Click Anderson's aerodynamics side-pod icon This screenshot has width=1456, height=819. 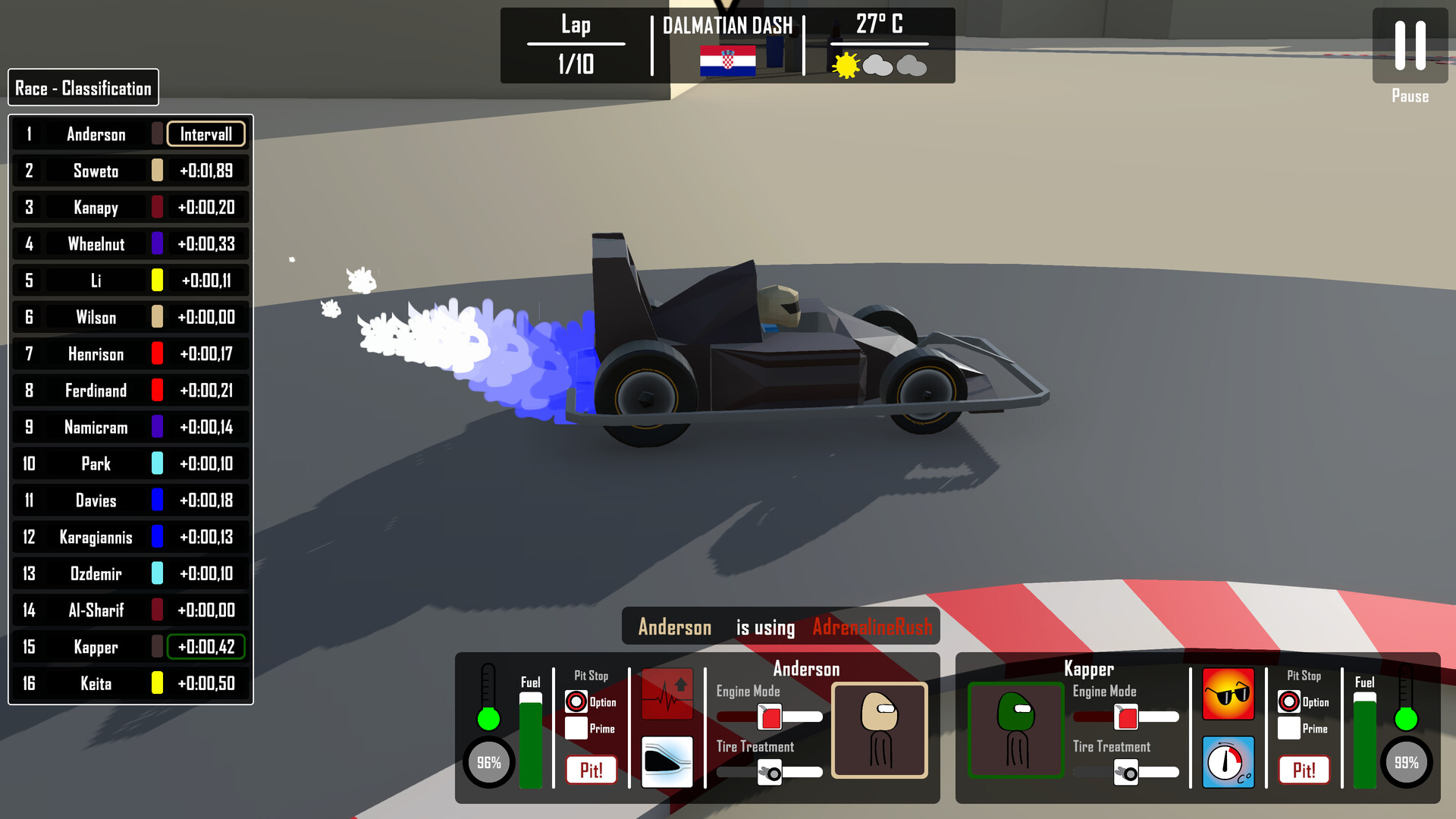(667, 762)
